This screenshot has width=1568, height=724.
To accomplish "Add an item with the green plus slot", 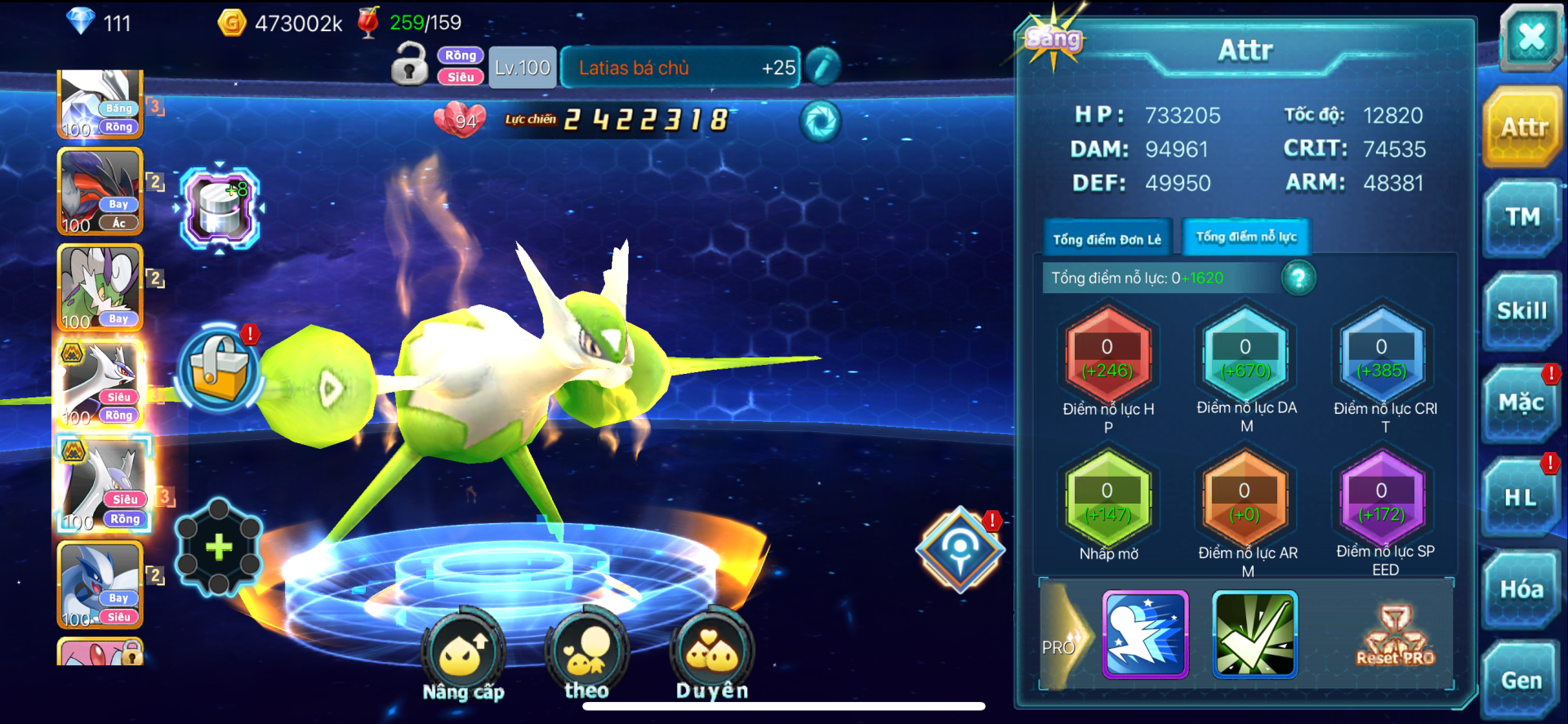I will click(219, 546).
